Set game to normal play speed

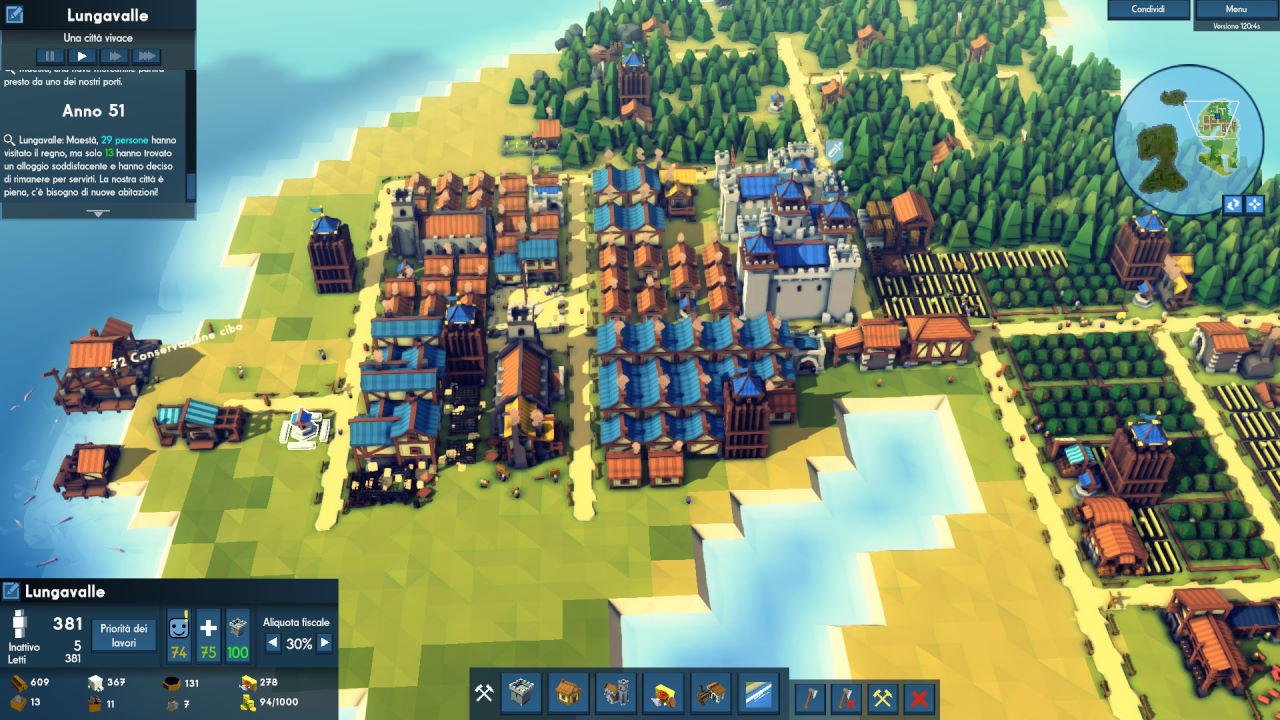pos(81,57)
